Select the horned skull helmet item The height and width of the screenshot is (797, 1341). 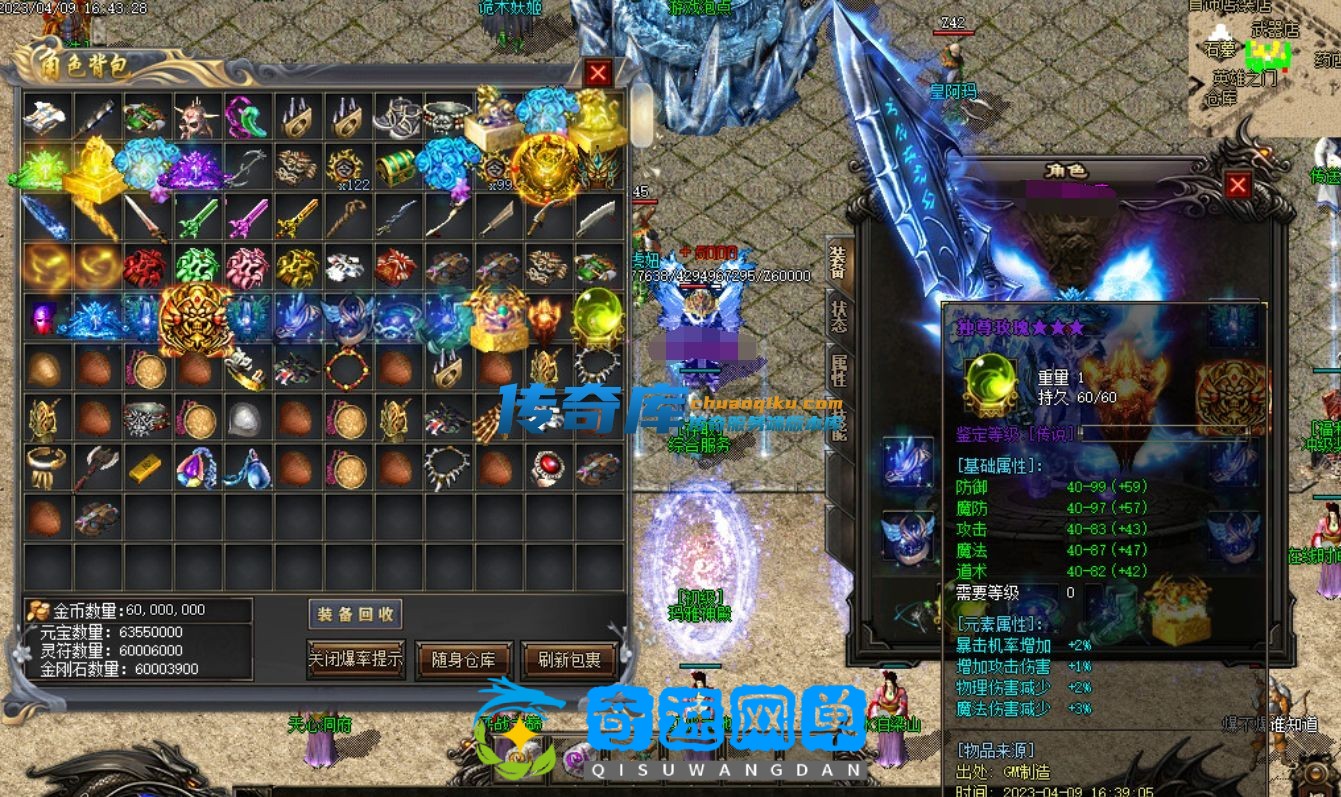(196, 118)
